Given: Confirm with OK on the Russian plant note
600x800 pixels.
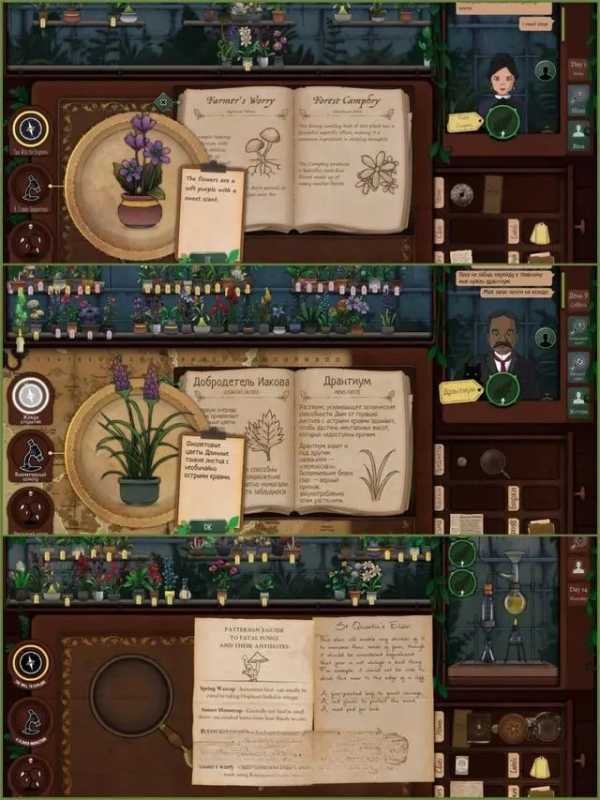Looking at the screenshot, I should coord(207,526).
